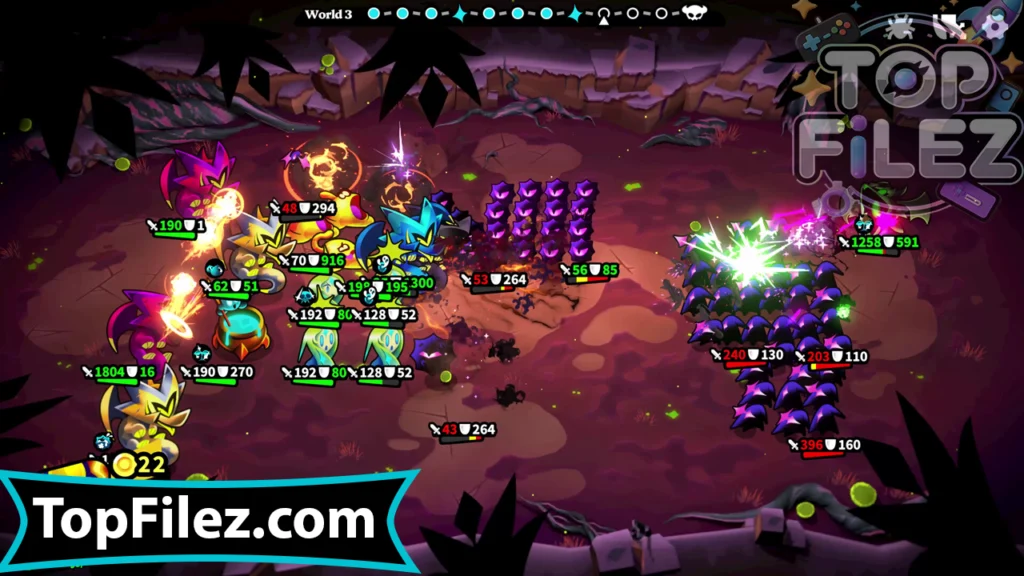Select the current stage node with arrow
Image resolution: width=1024 pixels, height=576 pixels.
click(604, 14)
